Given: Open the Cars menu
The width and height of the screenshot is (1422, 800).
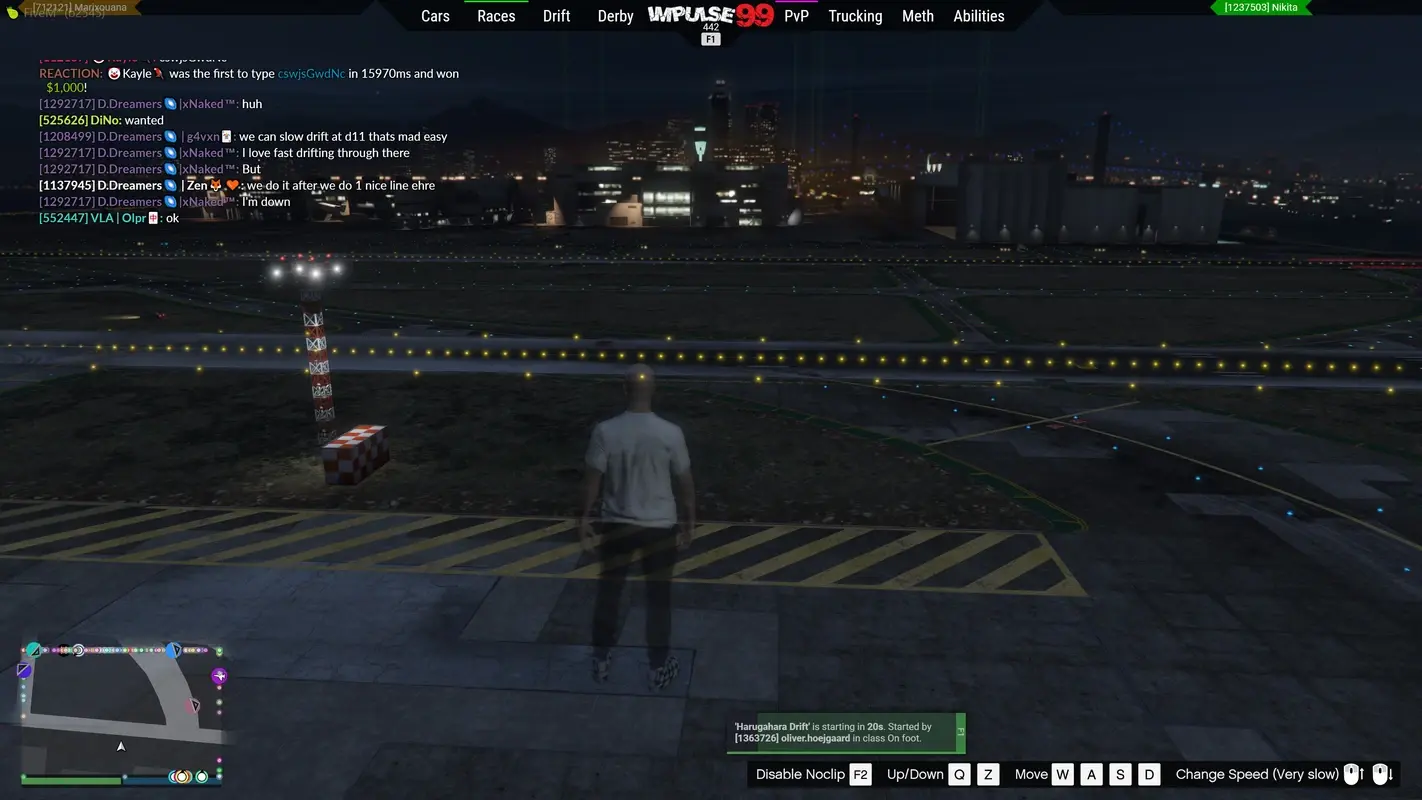Looking at the screenshot, I should point(435,16).
